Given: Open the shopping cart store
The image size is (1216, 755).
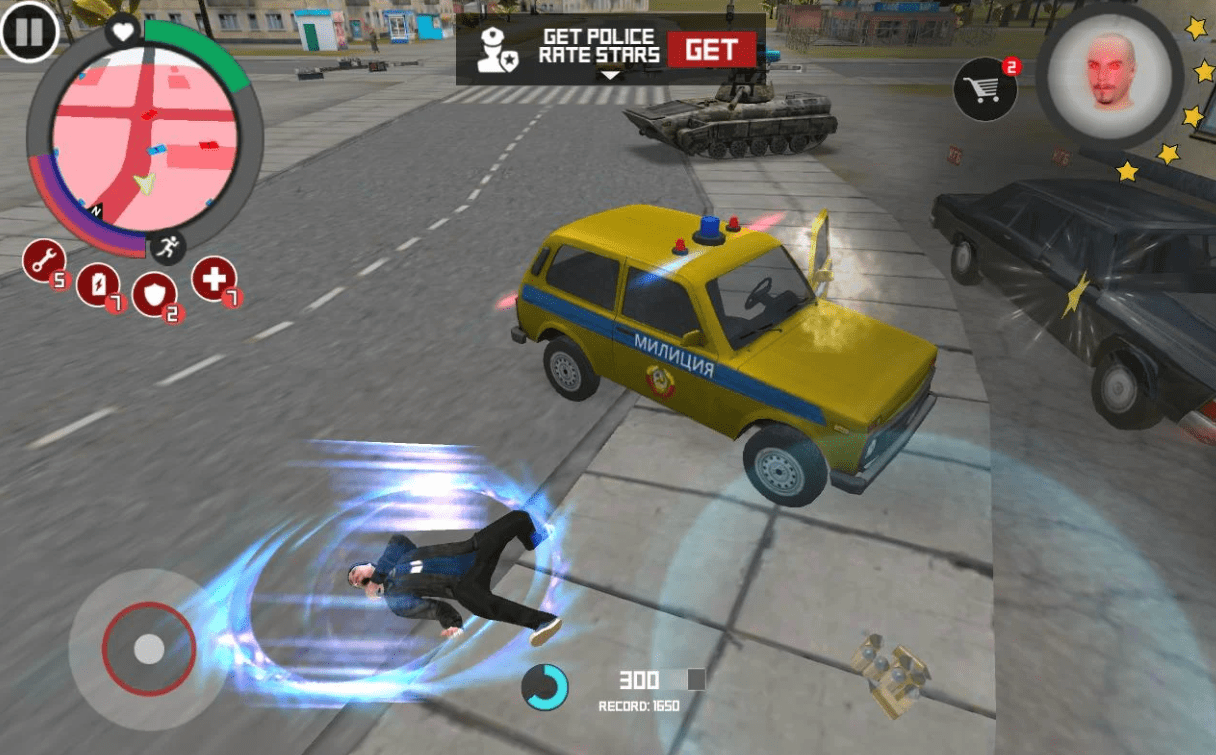Looking at the screenshot, I should click(985, 88).
